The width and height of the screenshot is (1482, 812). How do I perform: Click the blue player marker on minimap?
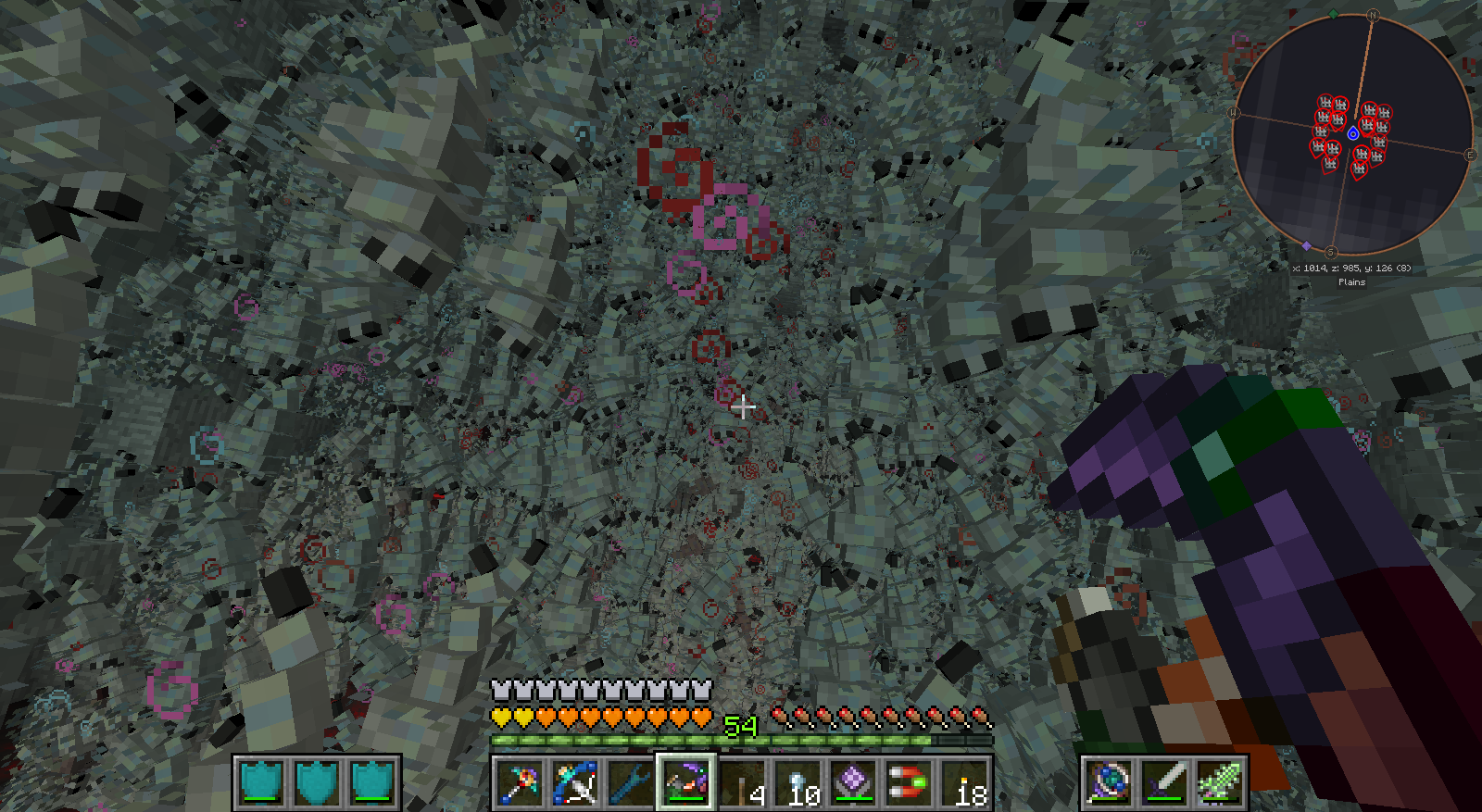[1353, 134]
